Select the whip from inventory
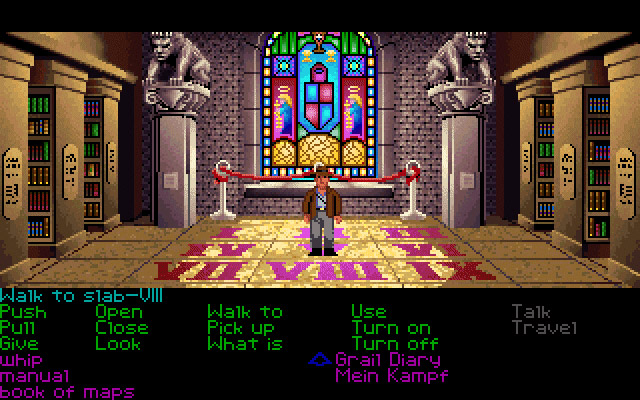 click(22, 360)
